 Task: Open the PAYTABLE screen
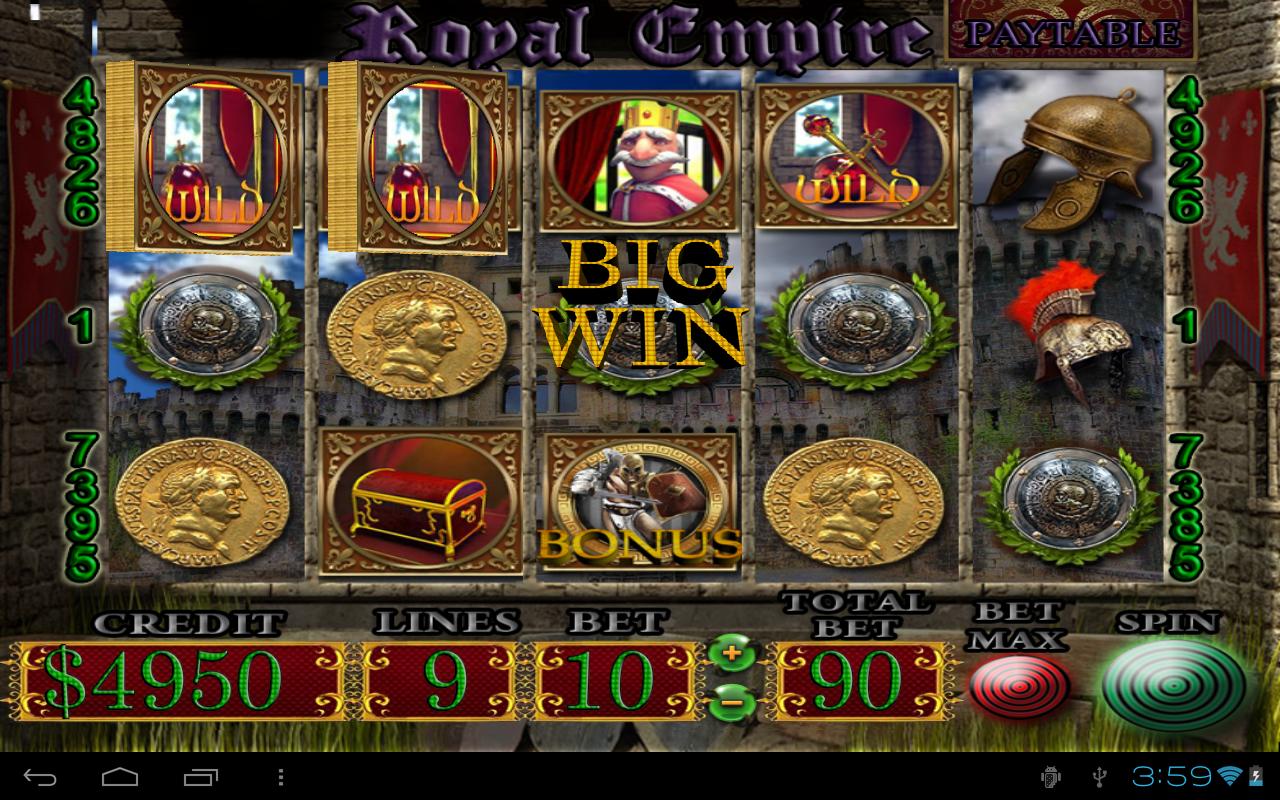(x=1070, y=32)
